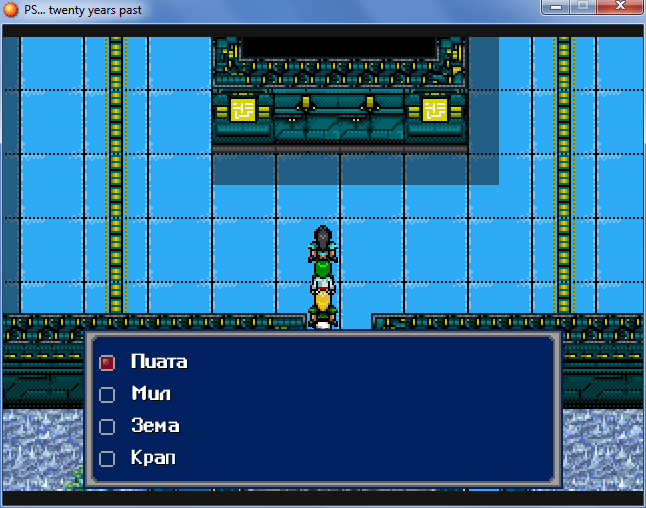Select Крап in the choice menu
646x508 pixels.
(152, 458)
